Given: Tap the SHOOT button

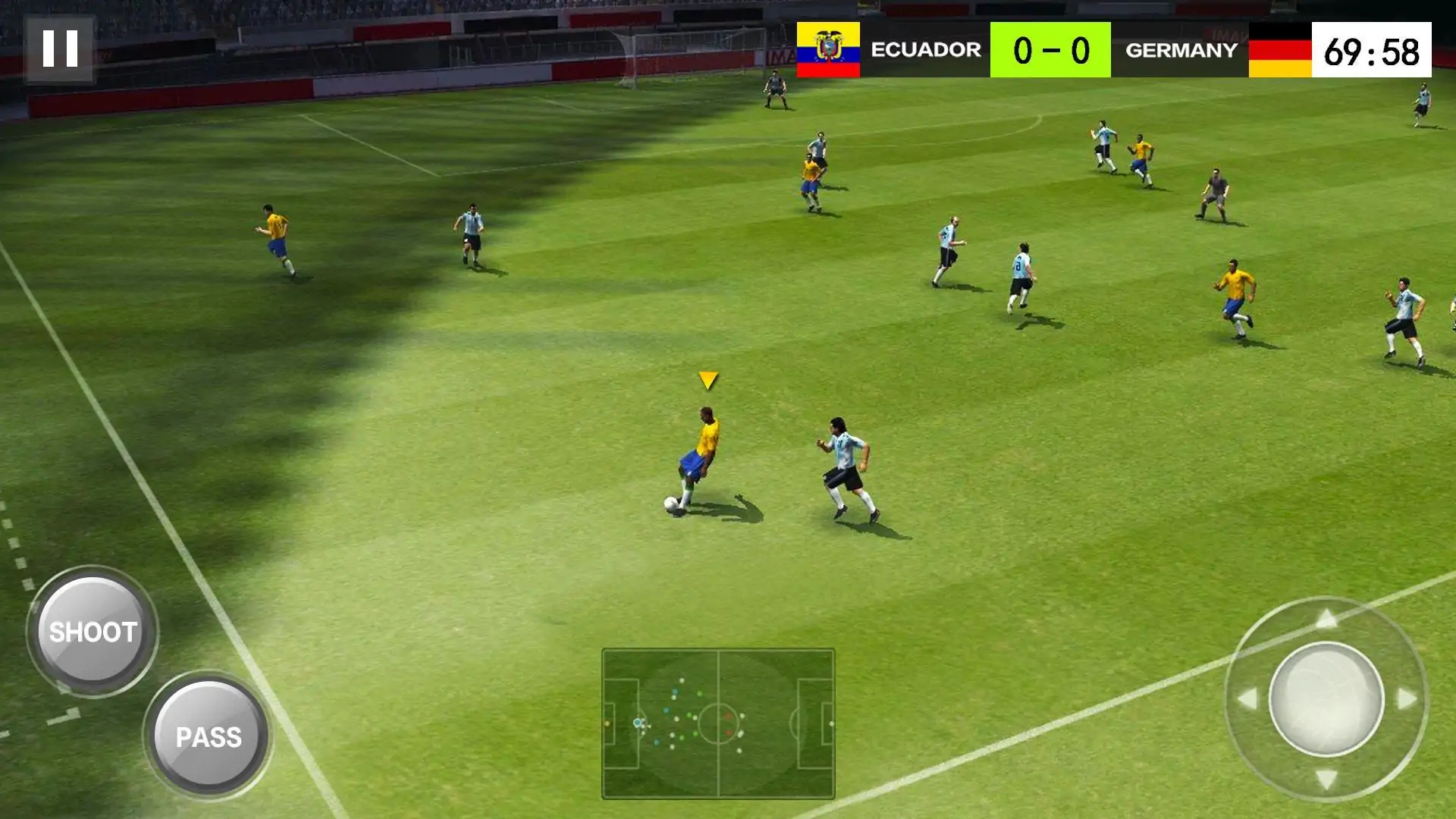Looking at the screenshot, I should pos(93,632).
